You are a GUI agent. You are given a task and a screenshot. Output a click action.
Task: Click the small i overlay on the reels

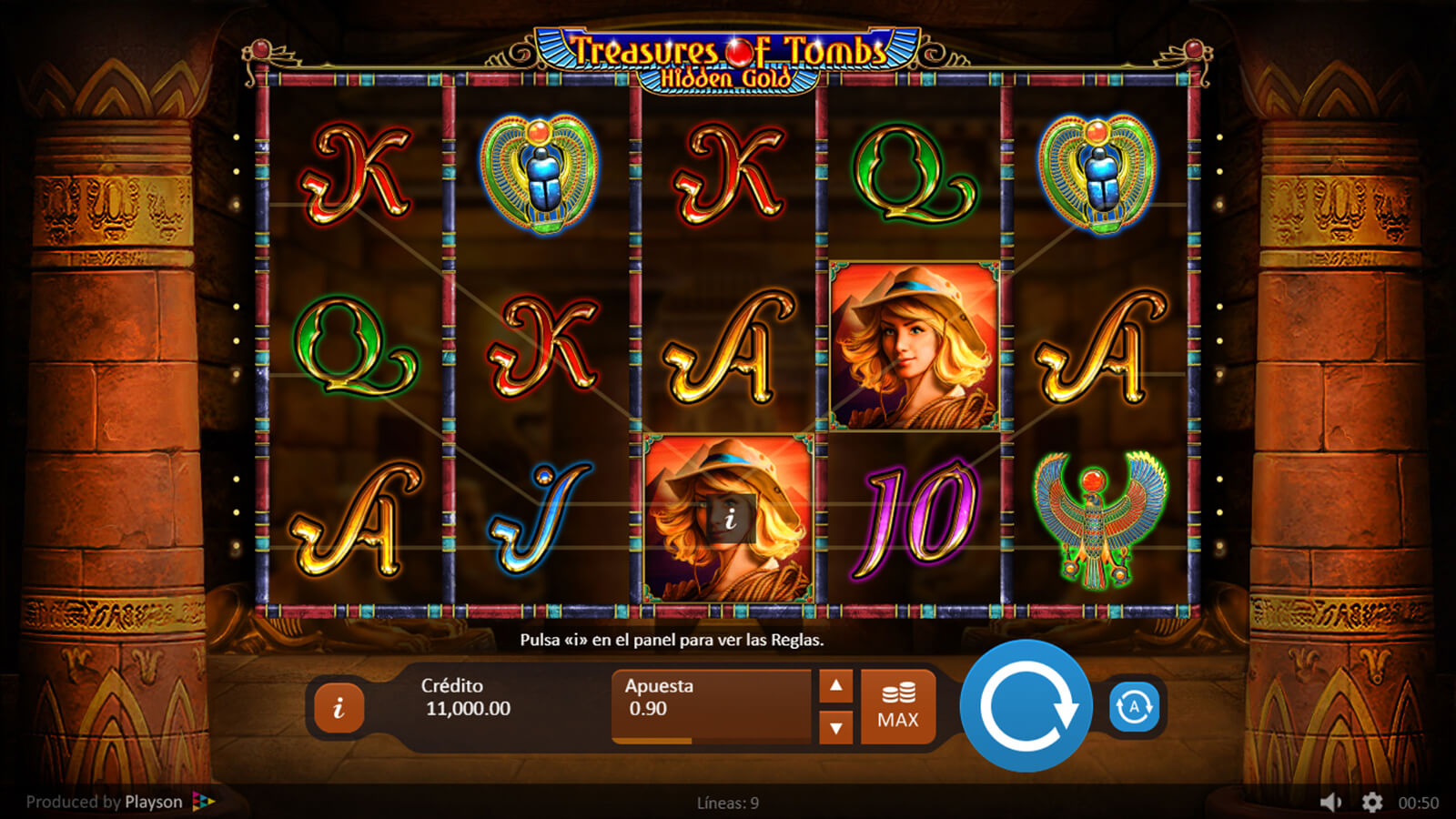[x=730, y=520]
